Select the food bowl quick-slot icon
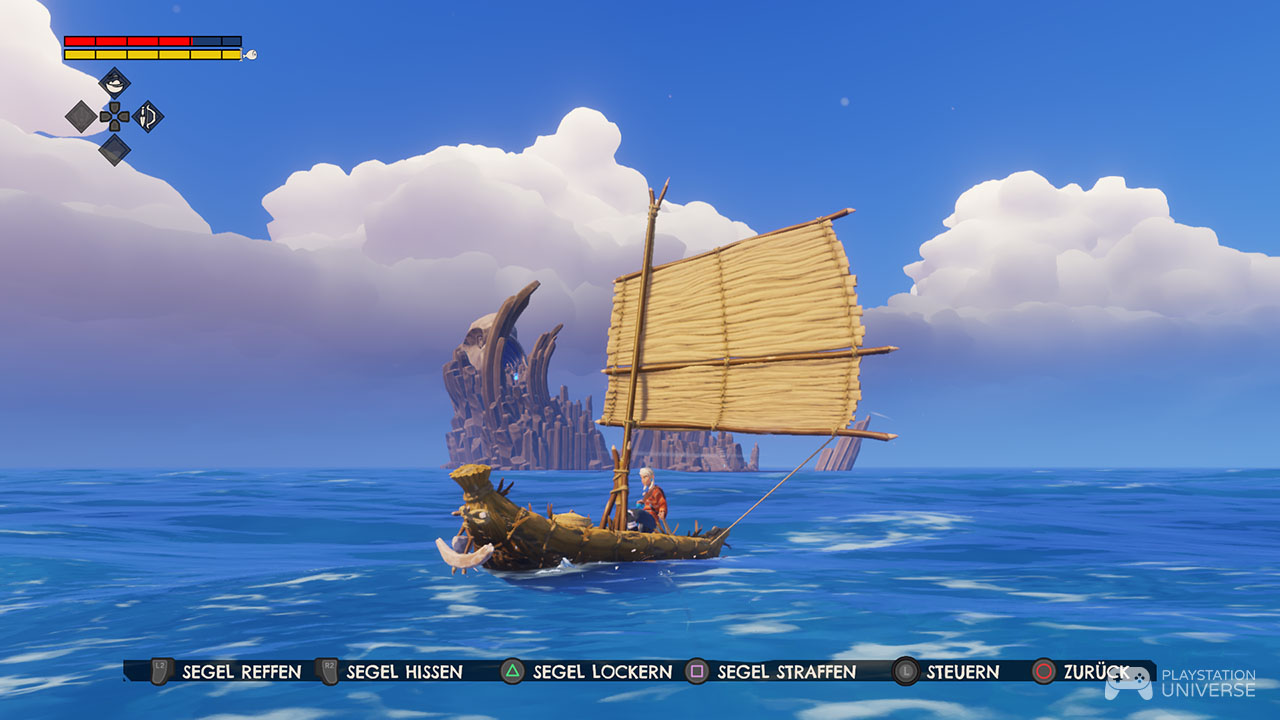The width and height of the screenshot is (1280, 720). pyautogui.click(x=114, y=84)
